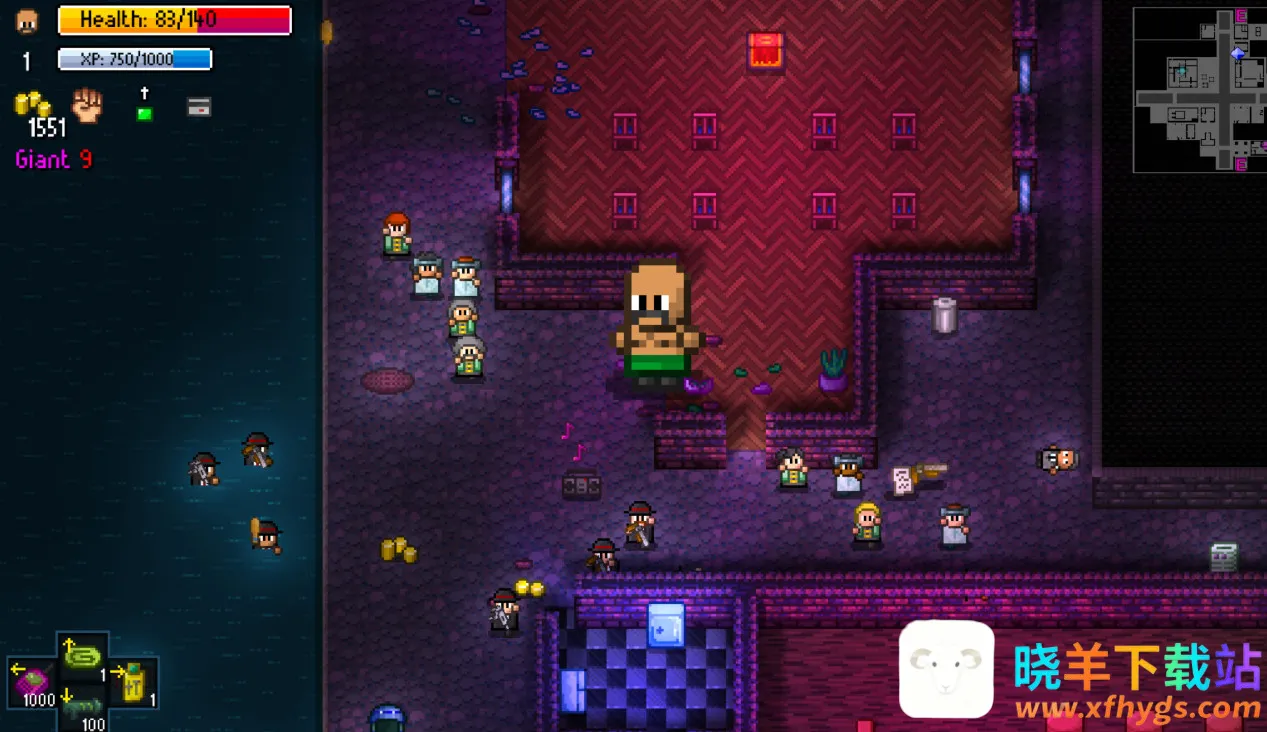Click the white sheep watermark logo
The height and width of the screenshot is (732, 1267).
pyautogui.click(x=946, y=669)
